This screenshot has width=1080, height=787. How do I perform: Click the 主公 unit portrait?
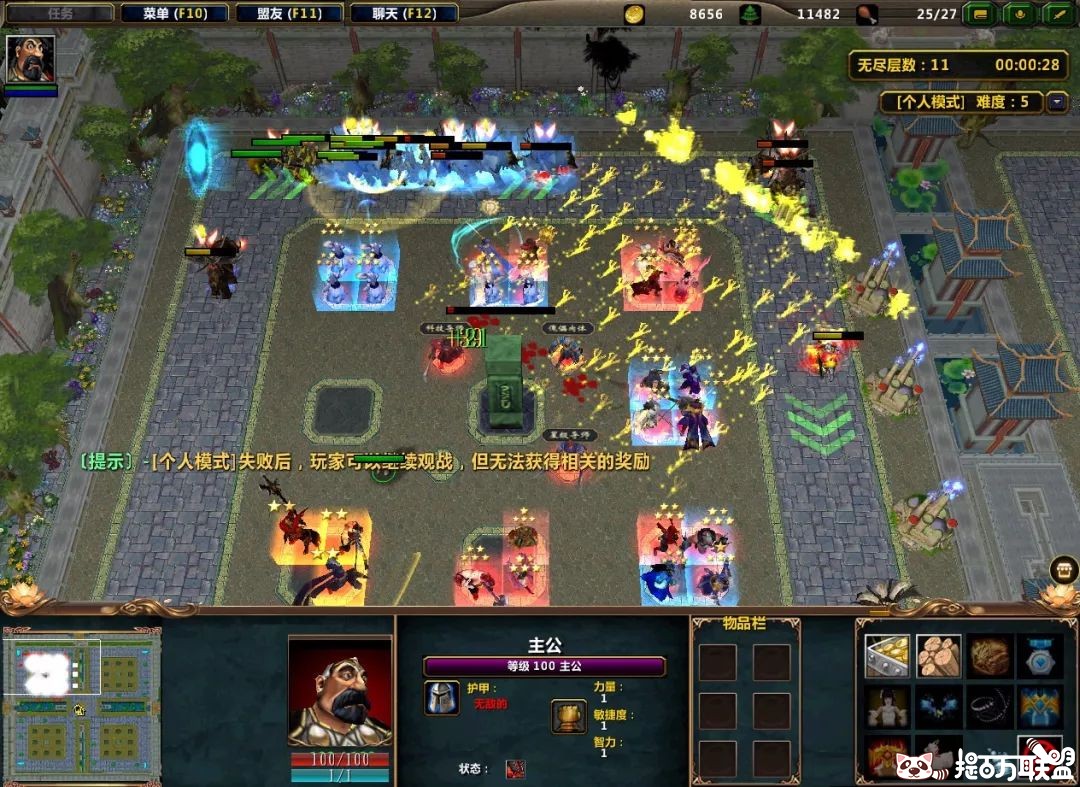[x=339, y=692]
